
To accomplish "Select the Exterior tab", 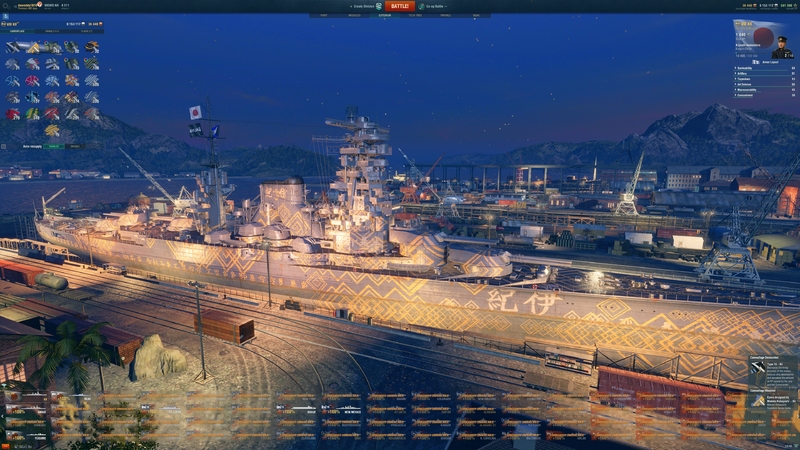I will [385, 16].
